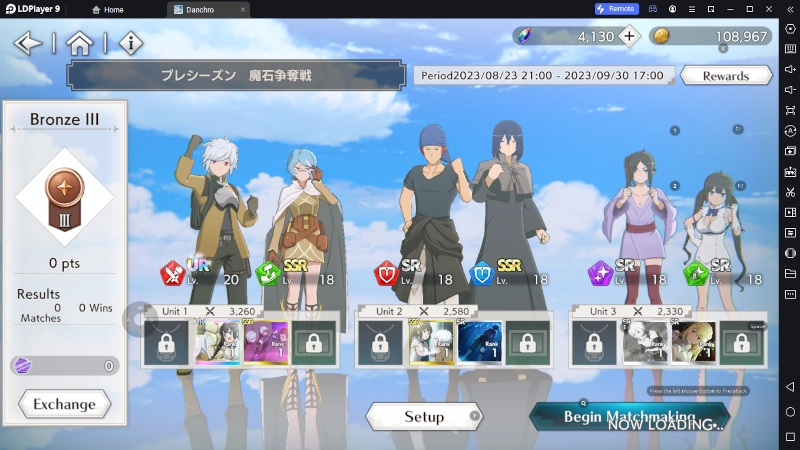This screenshot has height=450, width=800.
Task: Open the Exchange shop
Action: pos(64,404)
